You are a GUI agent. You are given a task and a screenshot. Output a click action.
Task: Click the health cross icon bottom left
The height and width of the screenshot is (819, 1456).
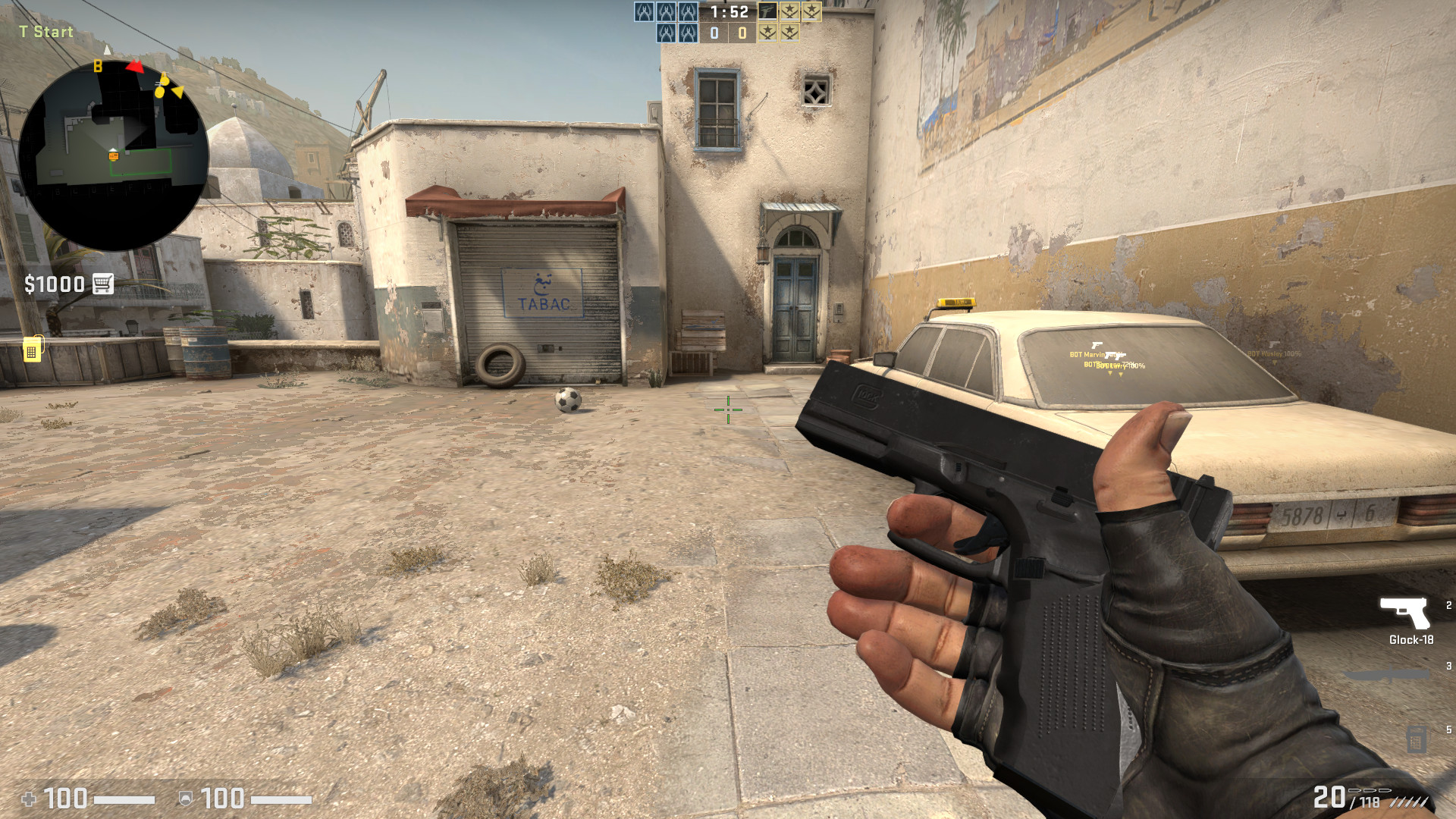[x=30, y=797]
